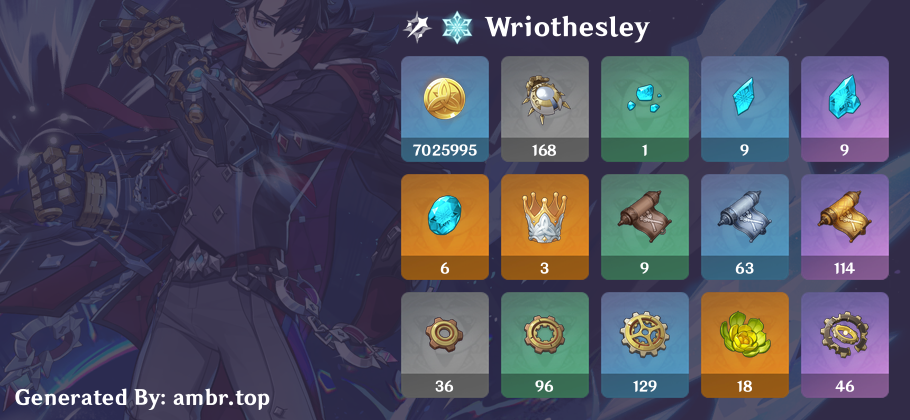The height and width of the screenshot is (420, 910).
Task: Pick the purple tile with ornate gear
Action: pyautogui.click(x=844, y=344)
